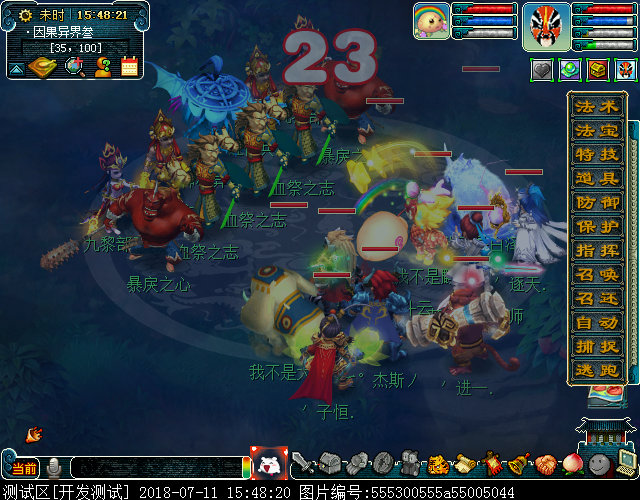Choose the 召唤 summon command

click(x=596, y=275)
